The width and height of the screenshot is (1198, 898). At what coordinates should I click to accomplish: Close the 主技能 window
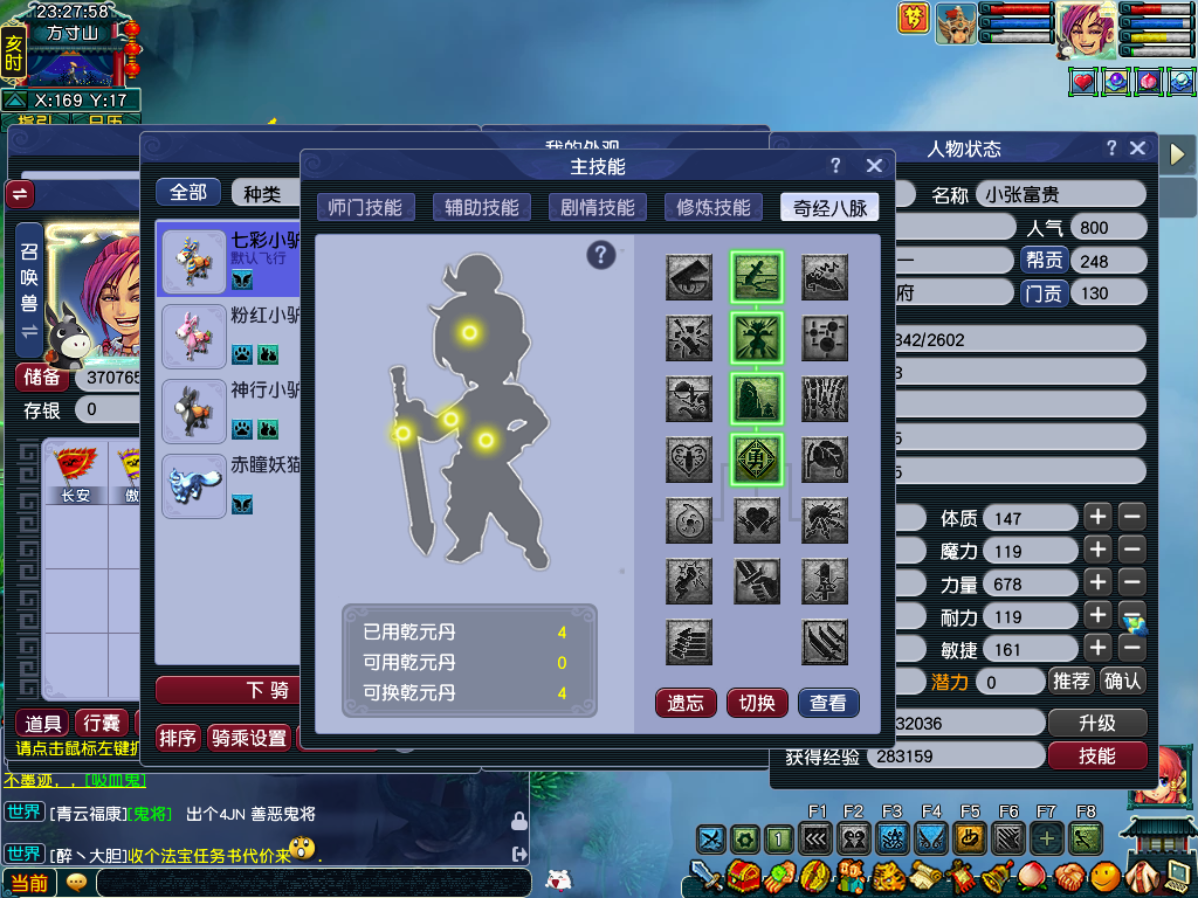tap(874, 166)
